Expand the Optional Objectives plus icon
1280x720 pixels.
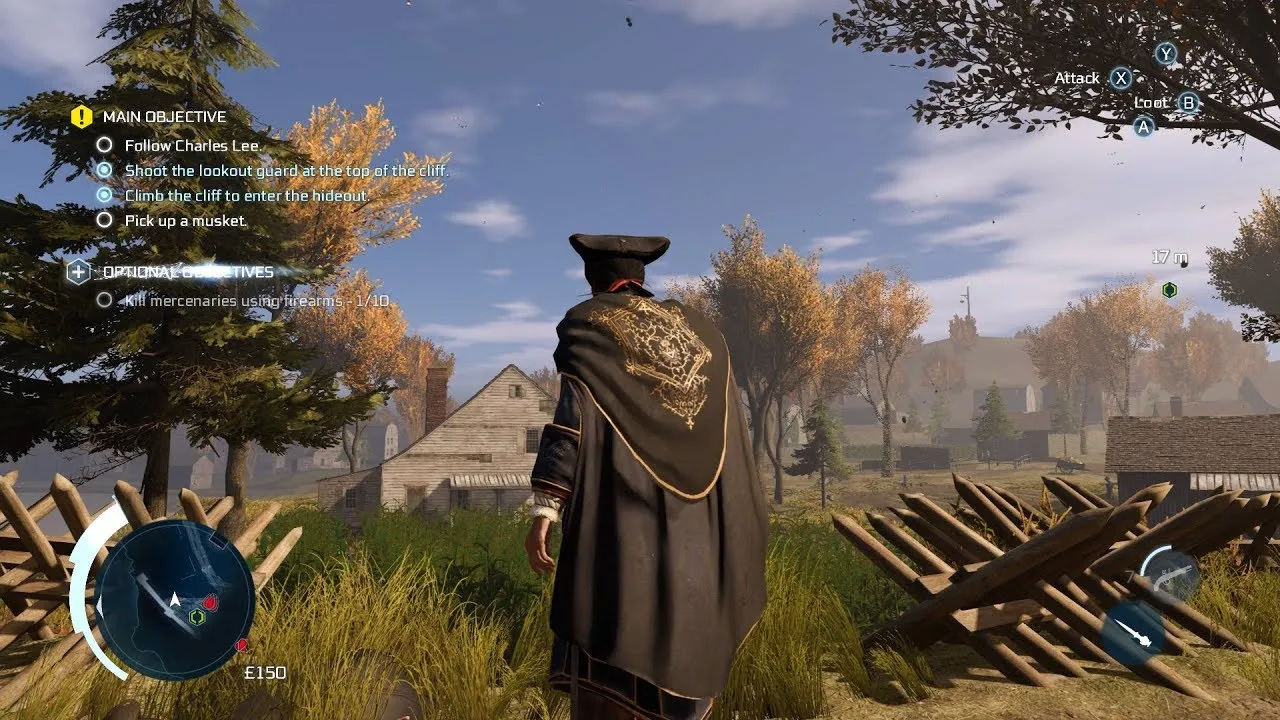click(x=78, y=272)
